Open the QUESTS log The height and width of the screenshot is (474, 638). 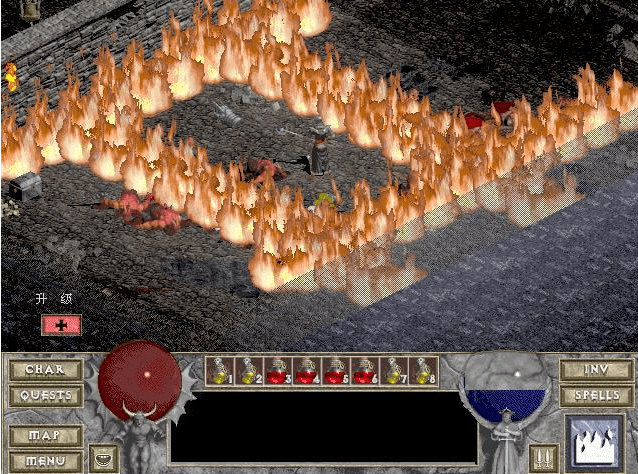(x=45, y=395)
